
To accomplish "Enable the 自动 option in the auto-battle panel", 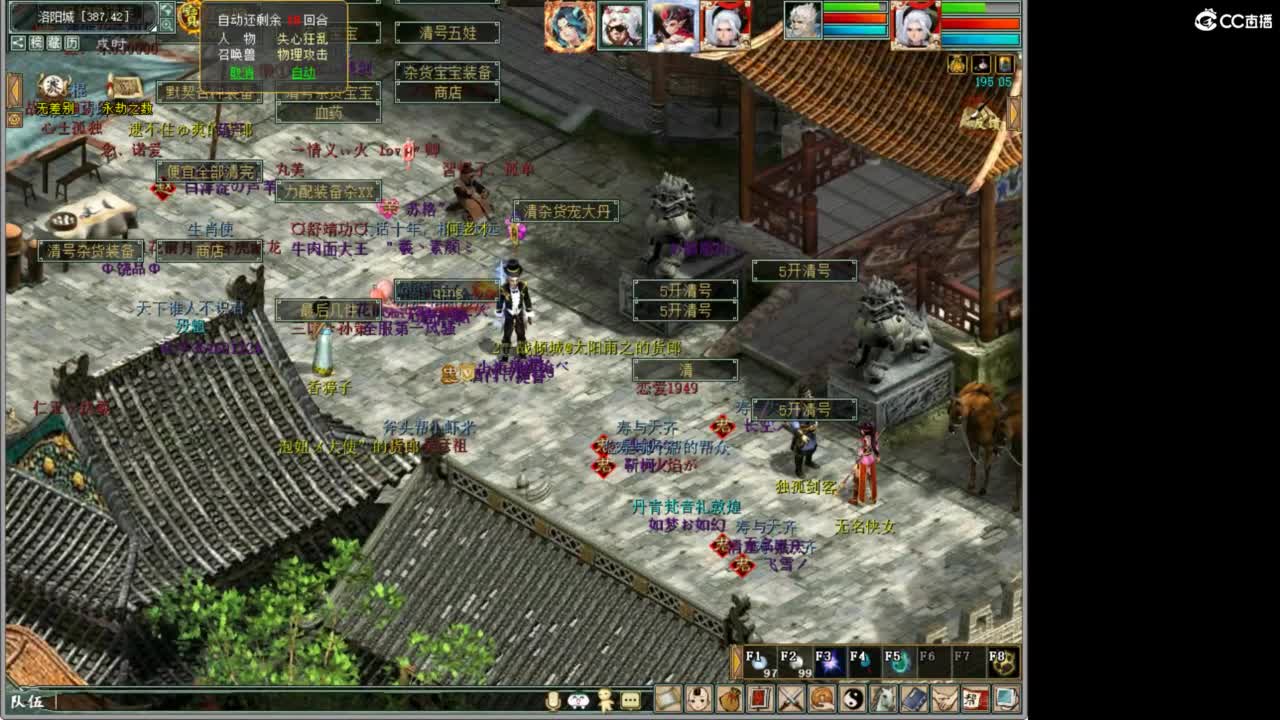I will (x=303, y=74).
